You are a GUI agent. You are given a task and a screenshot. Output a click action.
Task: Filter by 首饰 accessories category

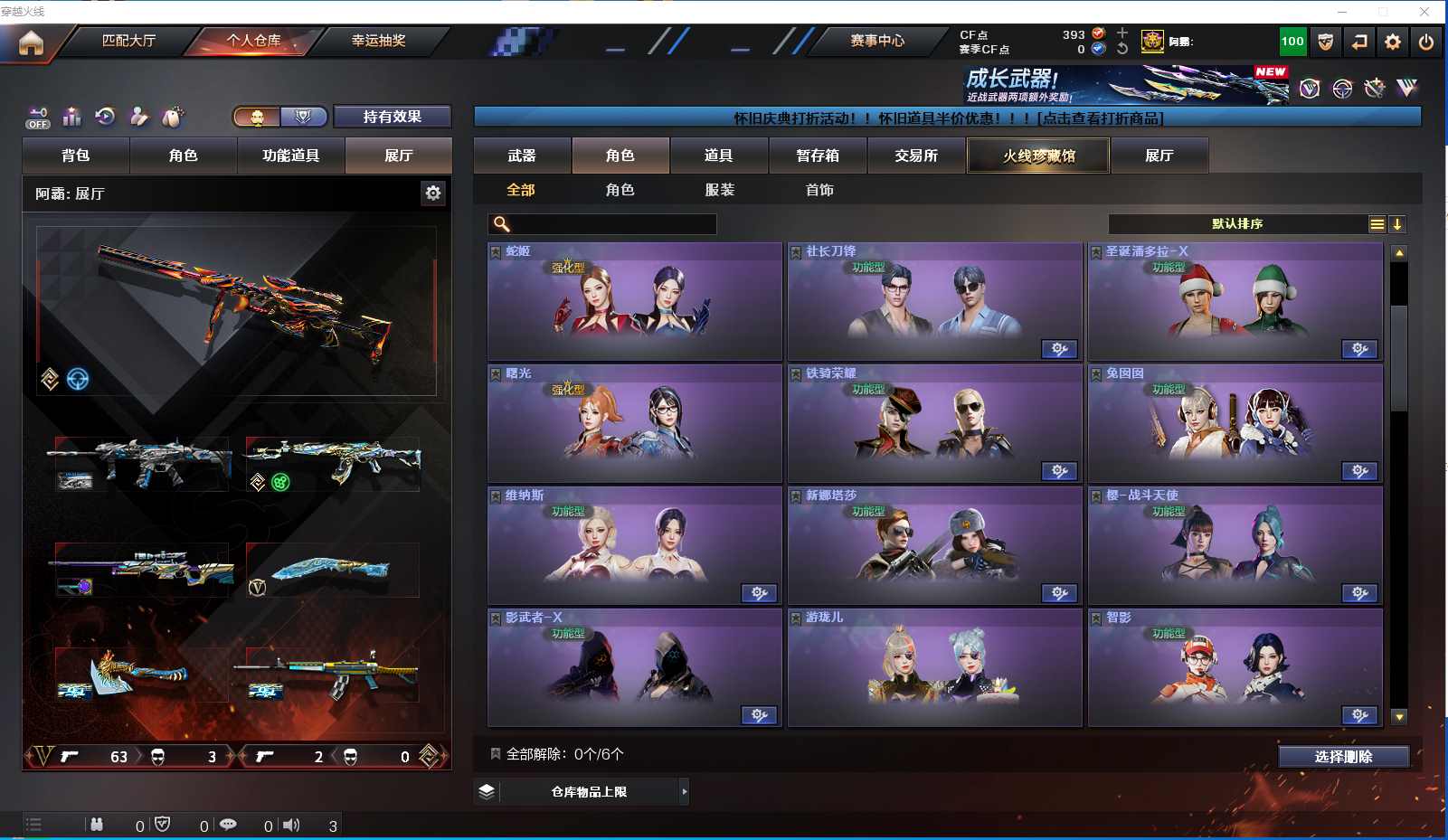(819, 190)
